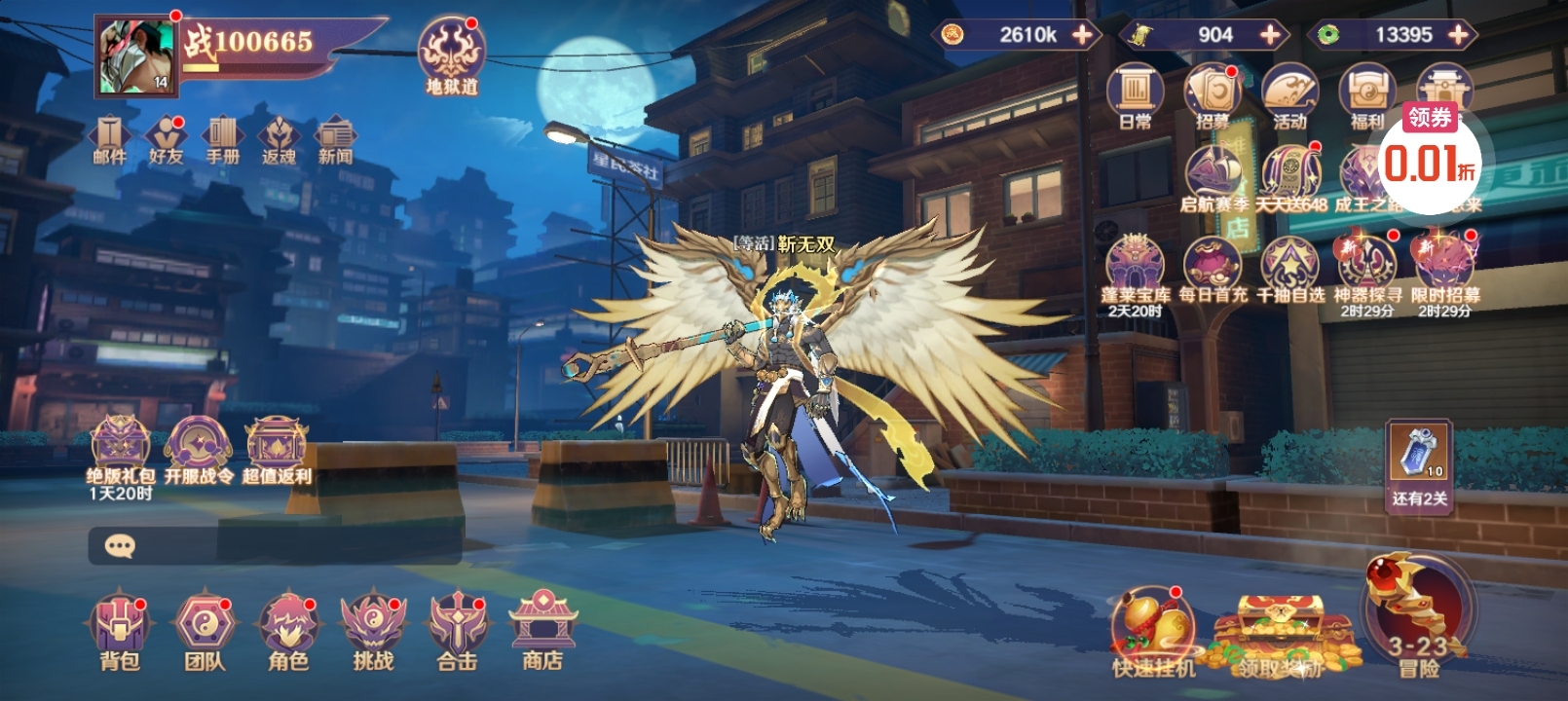The image size is (1568, 701).
Task: Open the 日常 daily tasks
Action: point(1135,97)
